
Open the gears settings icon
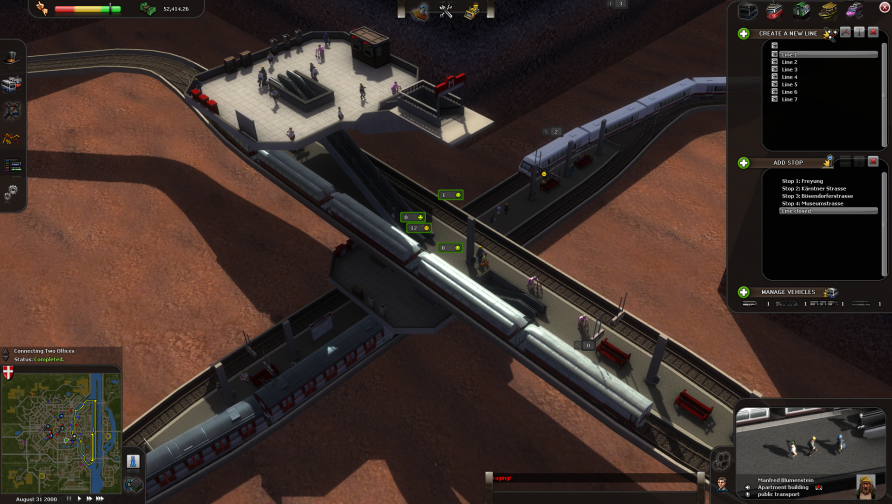(x=13, y=192)
